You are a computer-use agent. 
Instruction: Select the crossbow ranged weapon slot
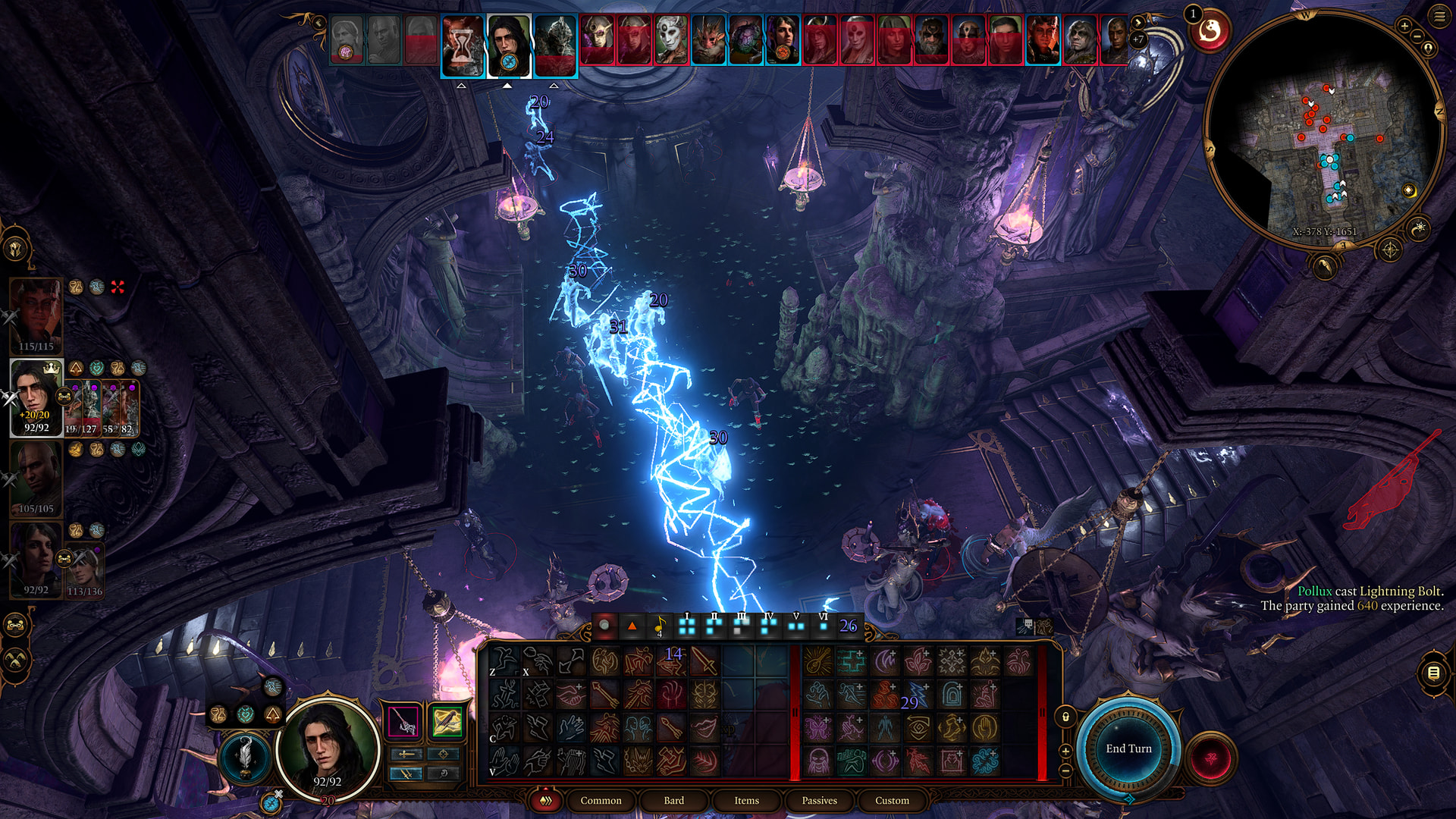[x=447, y=721]
